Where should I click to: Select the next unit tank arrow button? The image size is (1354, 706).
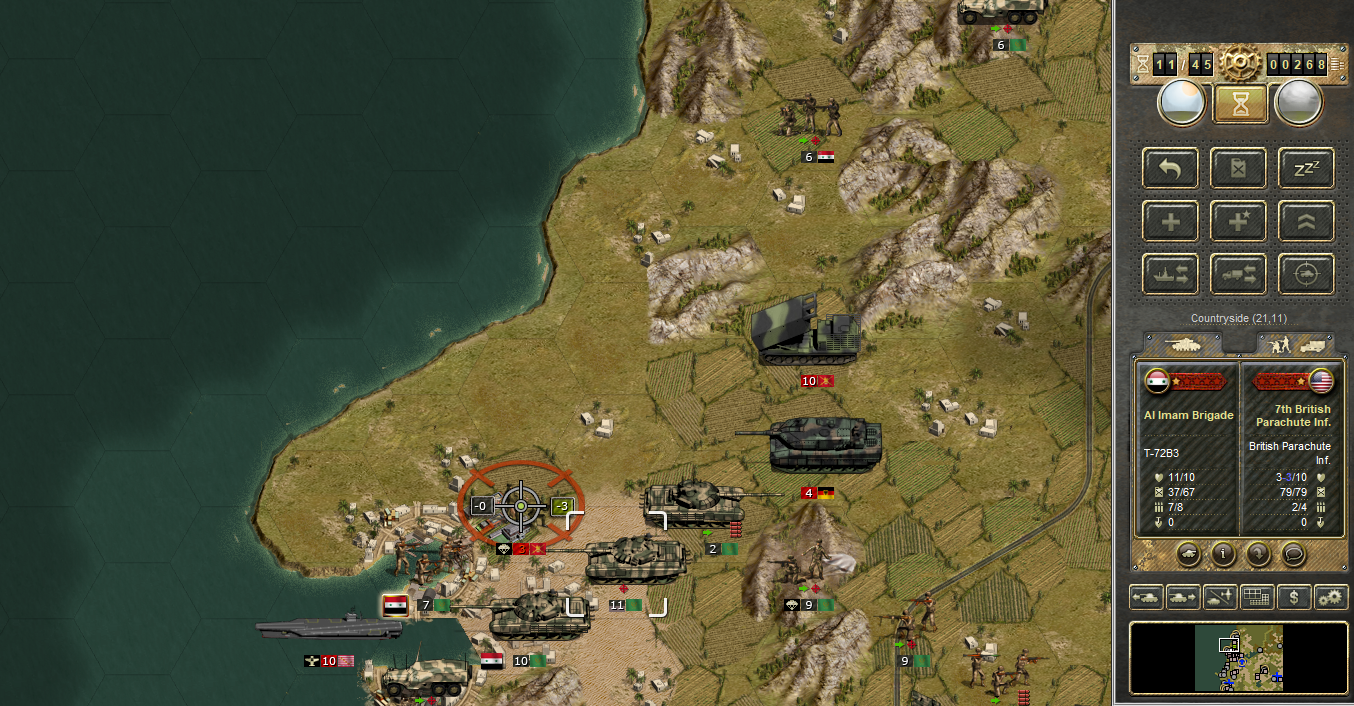click(1183, 597)
